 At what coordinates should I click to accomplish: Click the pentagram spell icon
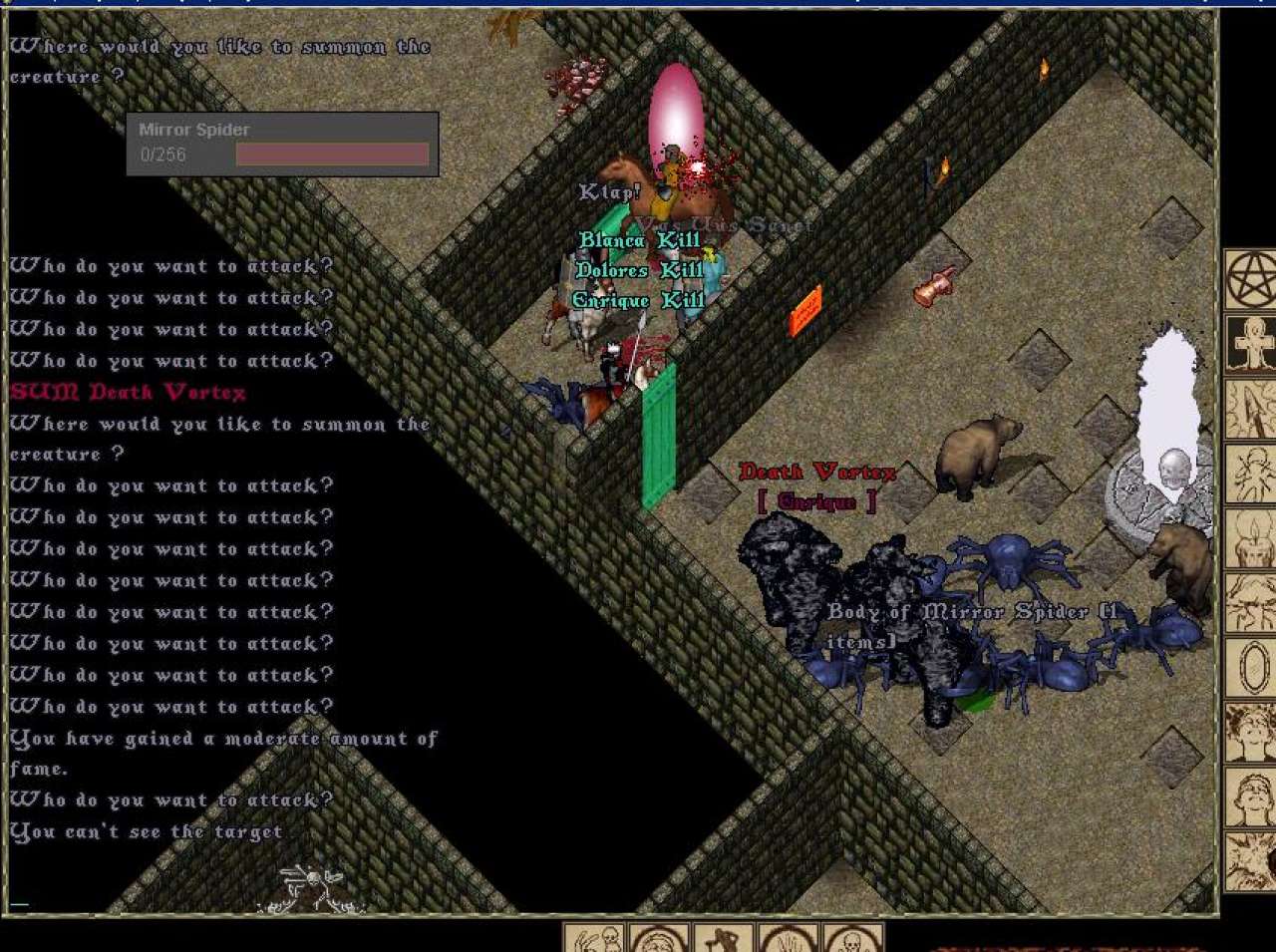pos(1250,280)
